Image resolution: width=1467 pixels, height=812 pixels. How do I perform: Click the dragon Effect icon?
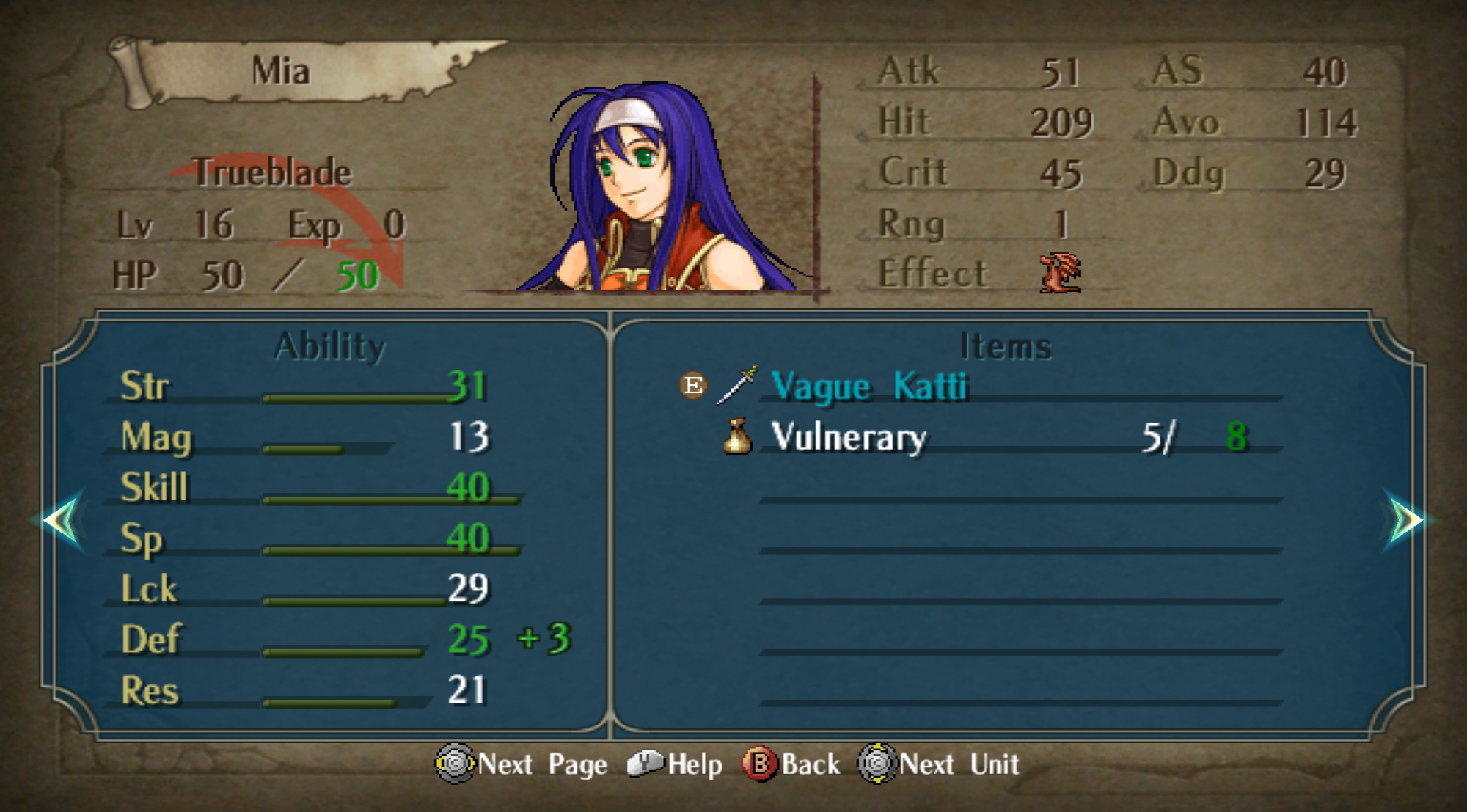1060,273
